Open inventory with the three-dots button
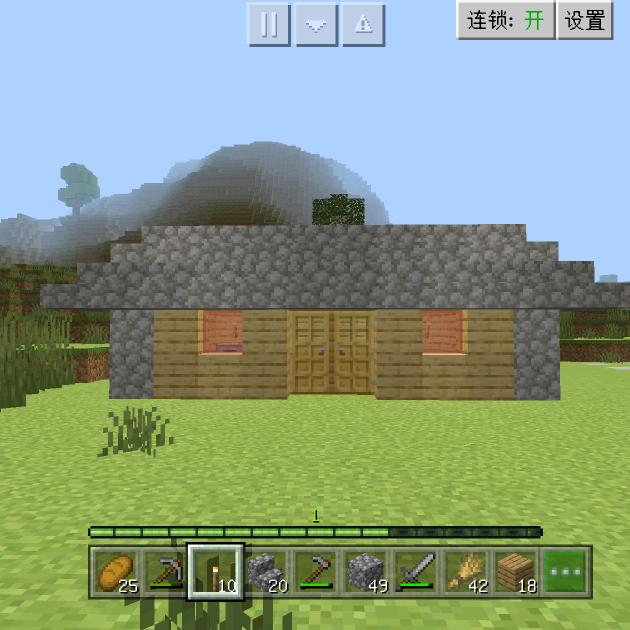 pyautogui.click(x=566, y=572)
